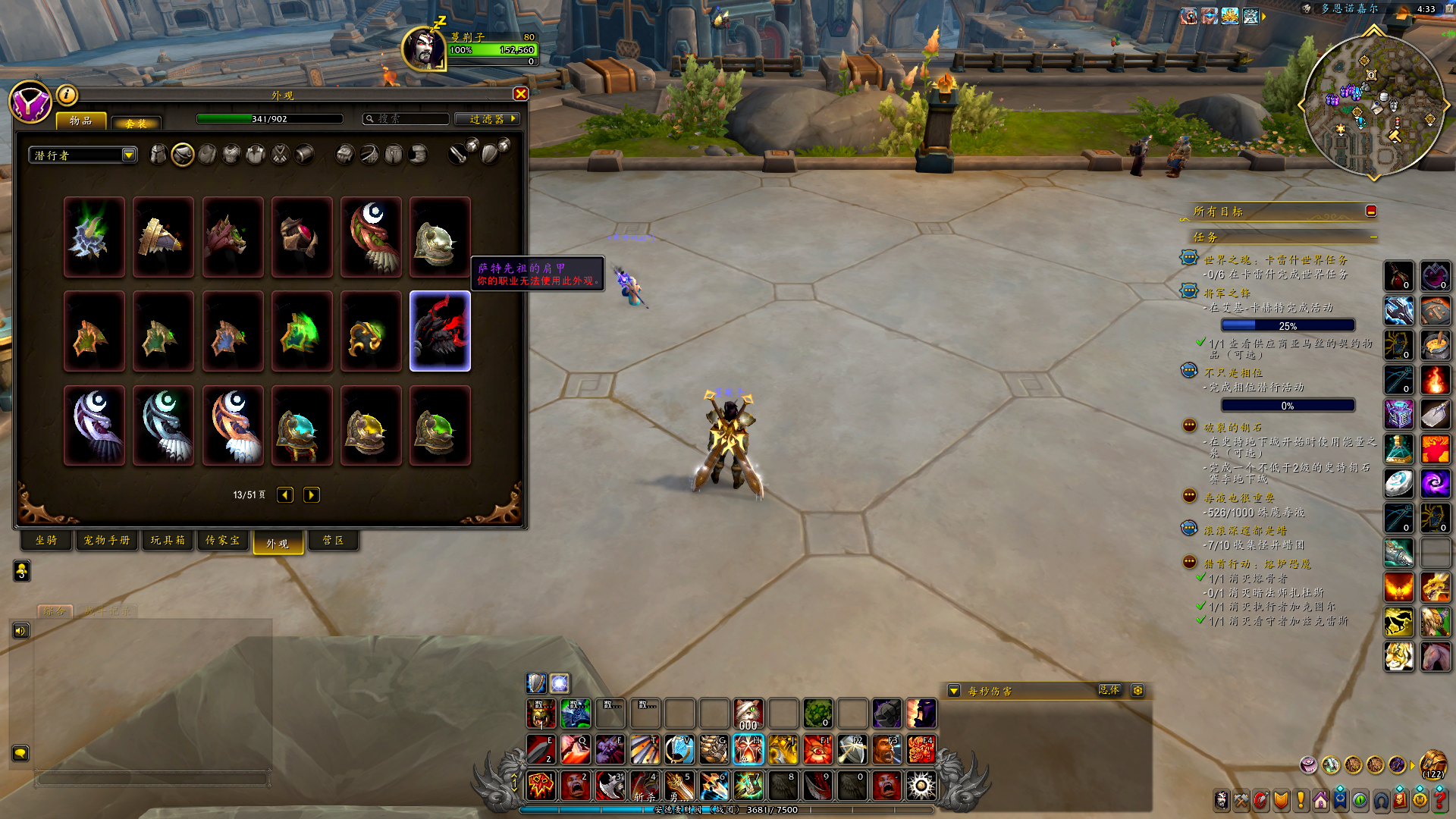This screenshot has height=819, width=1456.
Task: Switch to the 营区 campsite tab
Action: (x=333, y=541)
